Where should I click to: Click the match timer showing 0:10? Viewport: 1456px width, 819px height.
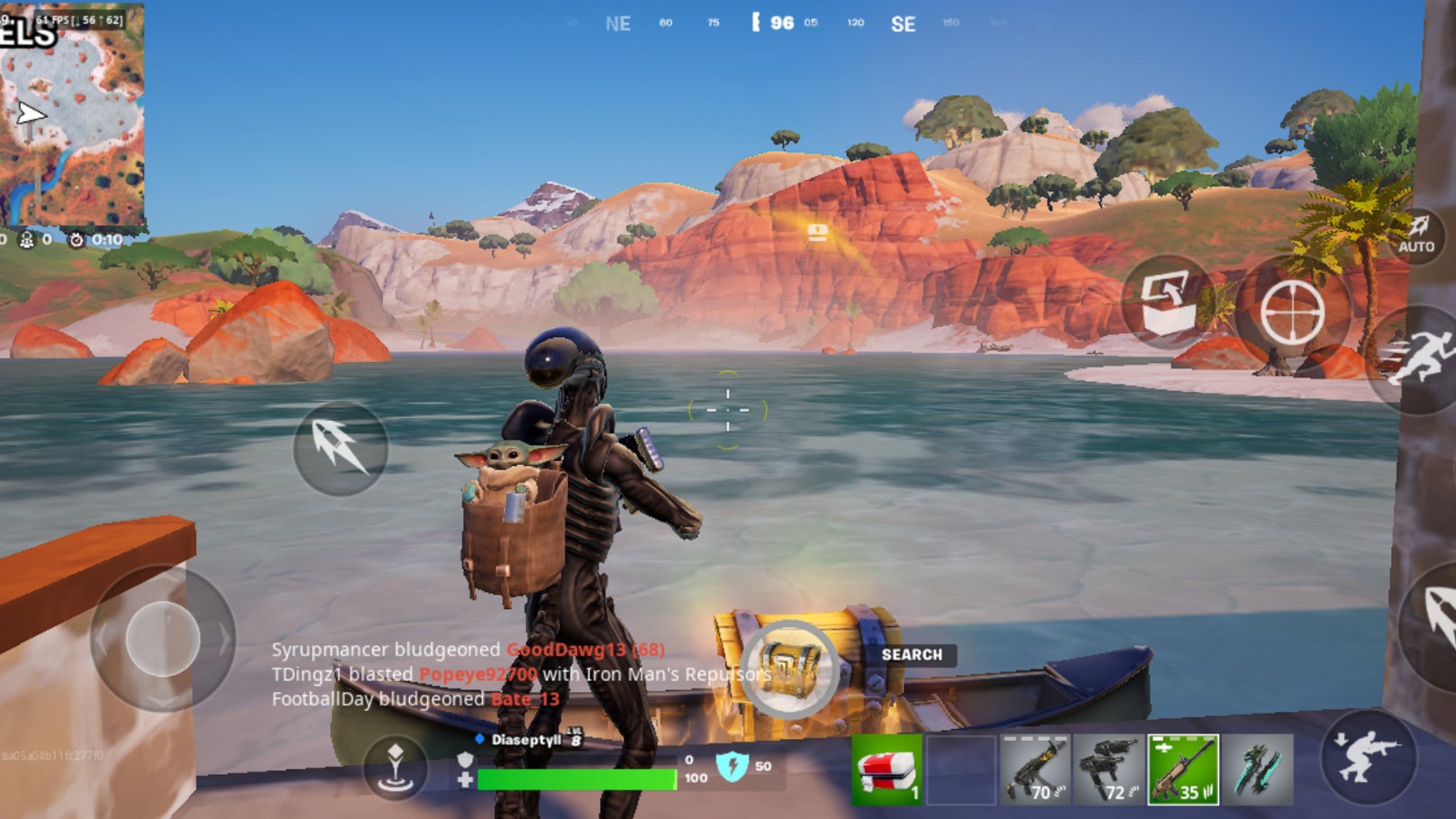[x=99, y=241]
